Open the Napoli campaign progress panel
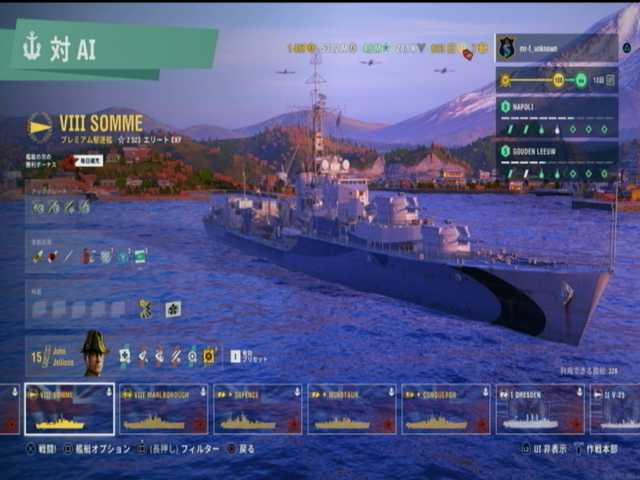The height and width of the screenshot is (480, 640). click(x=556, y=117)
